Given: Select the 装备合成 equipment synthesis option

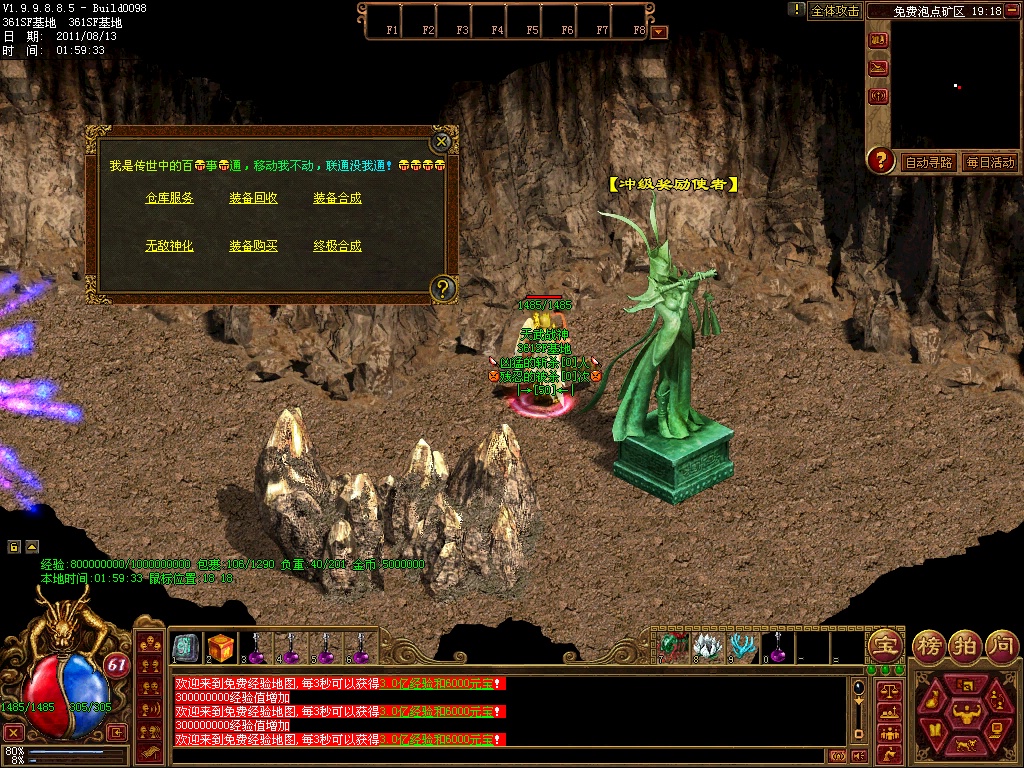Looking at the screenshot, I should click(337, 198).
